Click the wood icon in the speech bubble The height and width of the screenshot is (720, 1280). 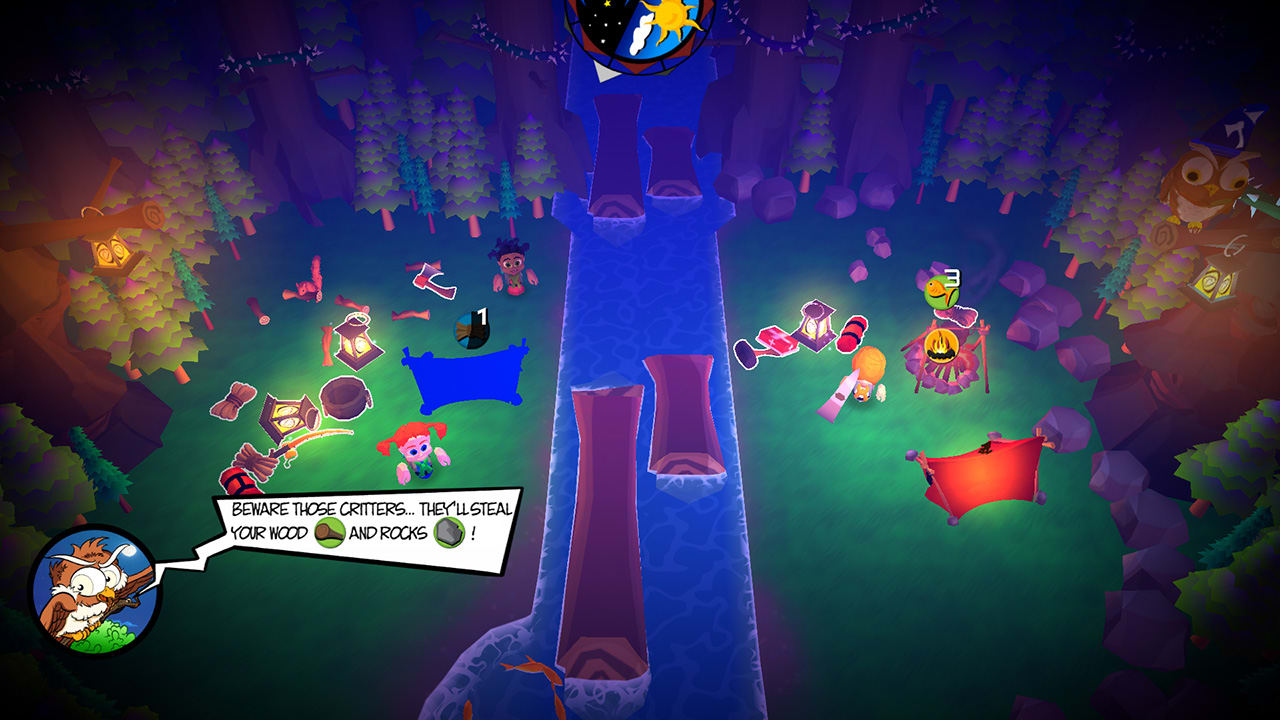[330, 532]
